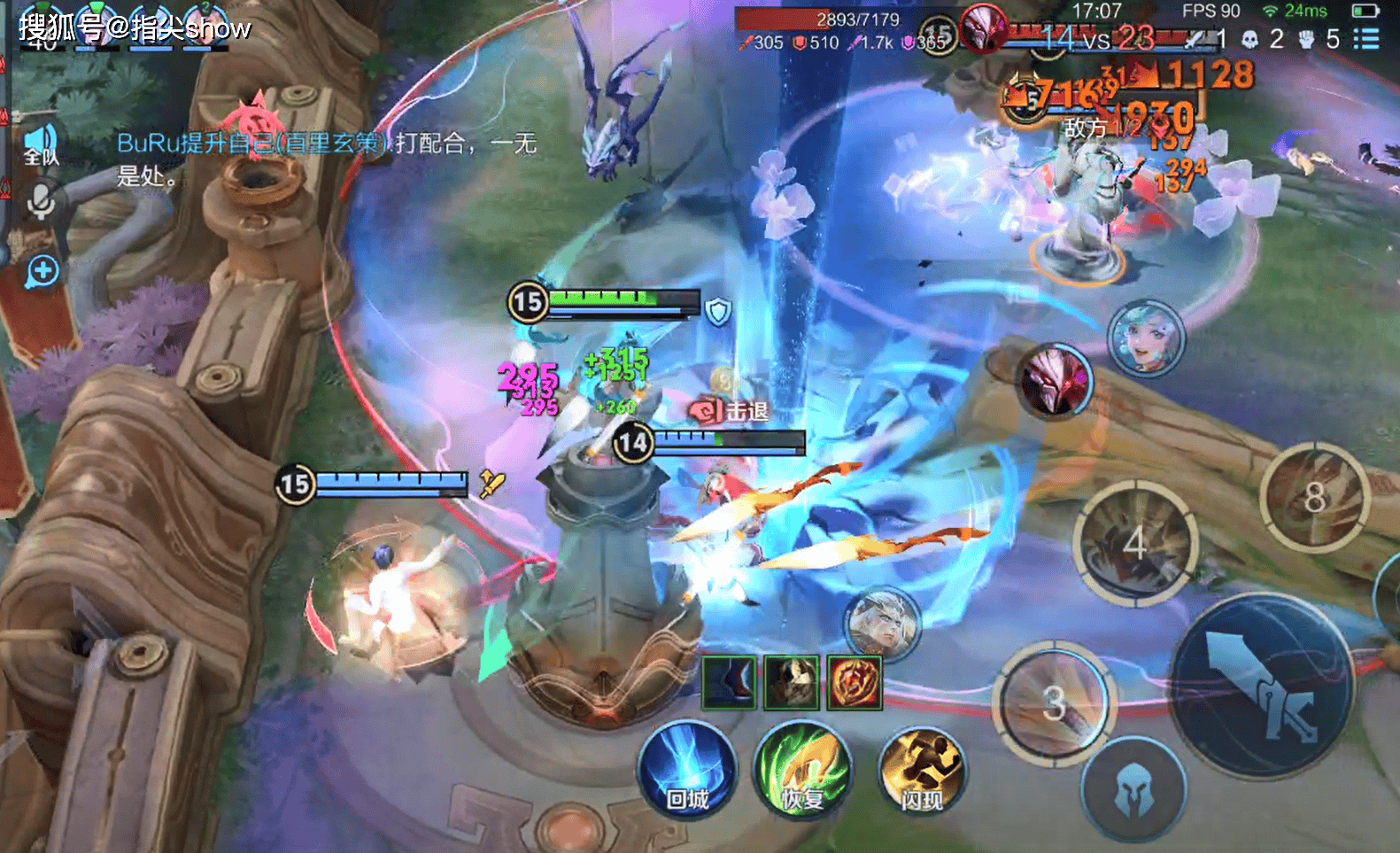Open the quick chat plus bubble
Viewport: 1400px width, 853px height.
coord(43,271)
